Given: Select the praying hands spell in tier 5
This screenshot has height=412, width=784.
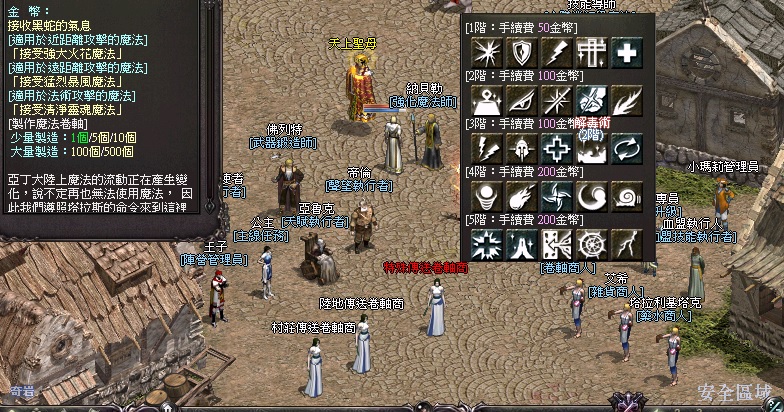Looking at the screenshot, I should point(519,243).
